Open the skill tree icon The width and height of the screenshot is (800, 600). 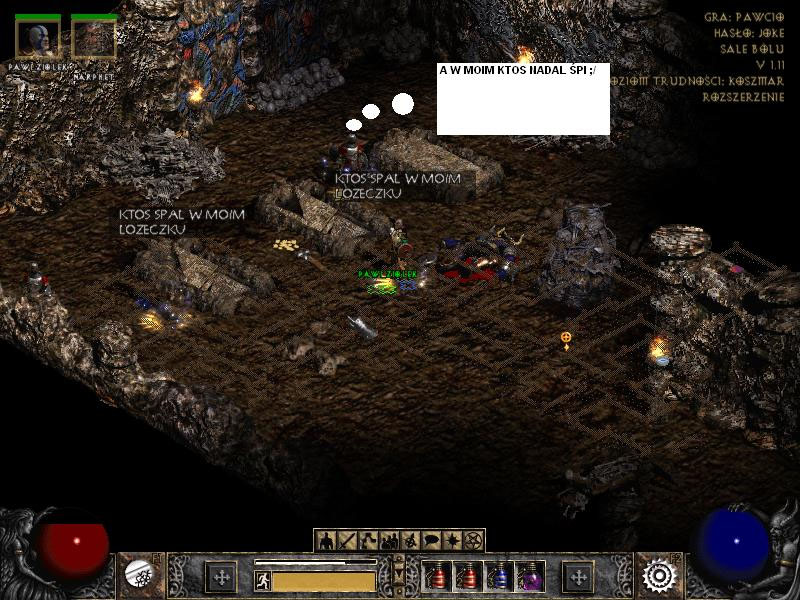369,541
